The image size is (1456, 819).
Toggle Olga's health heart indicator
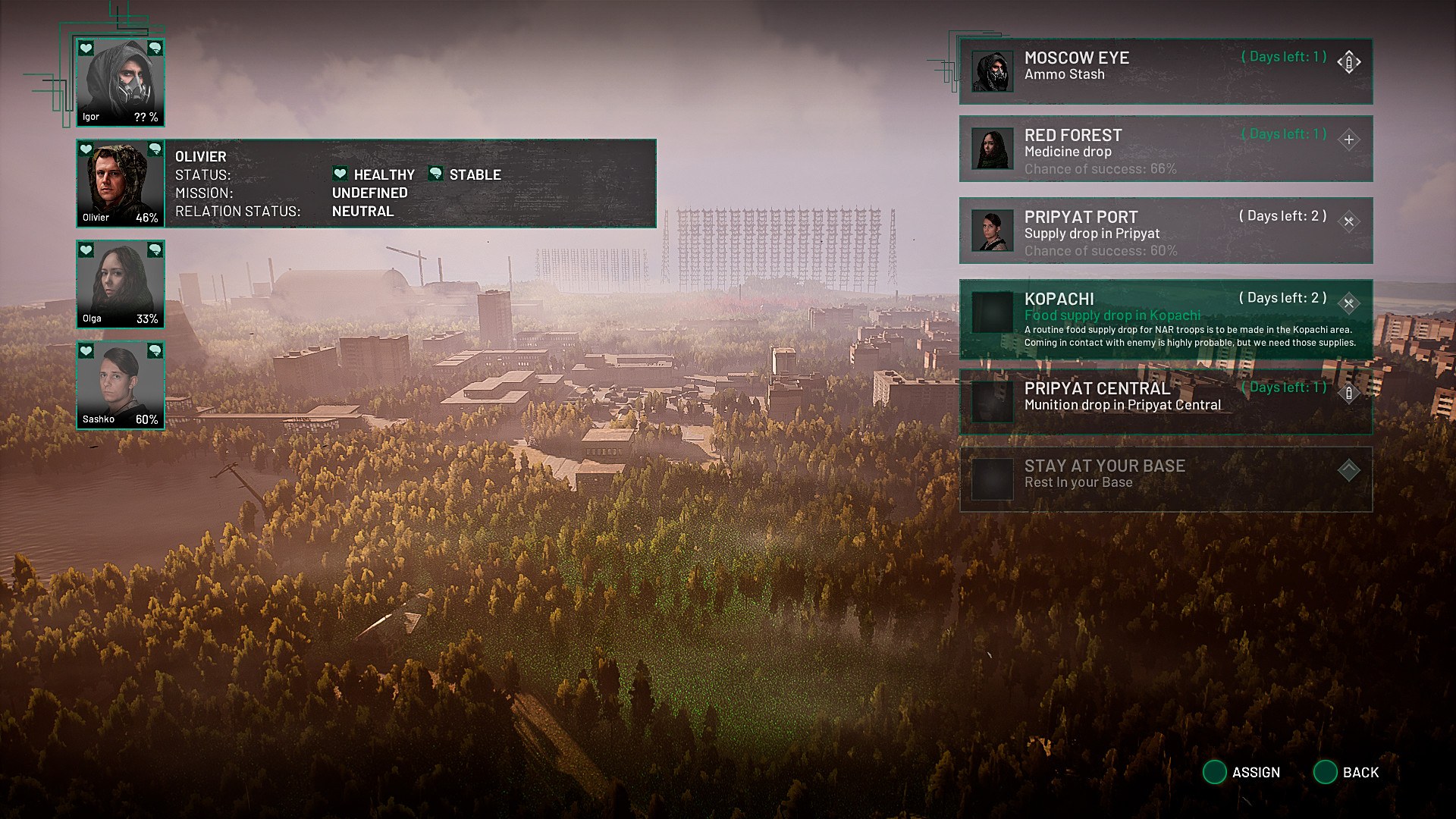[x=86, y=250]
